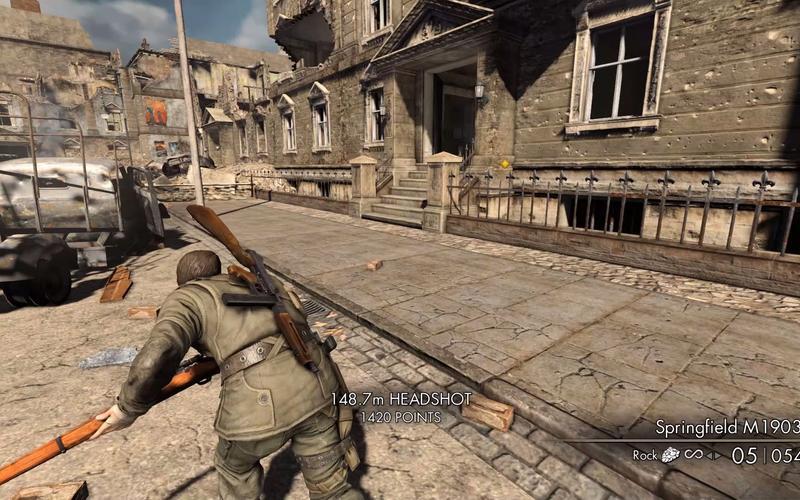Select the Rock throwable item icon
Screen dimensions: 800x500
coord(669,455)
